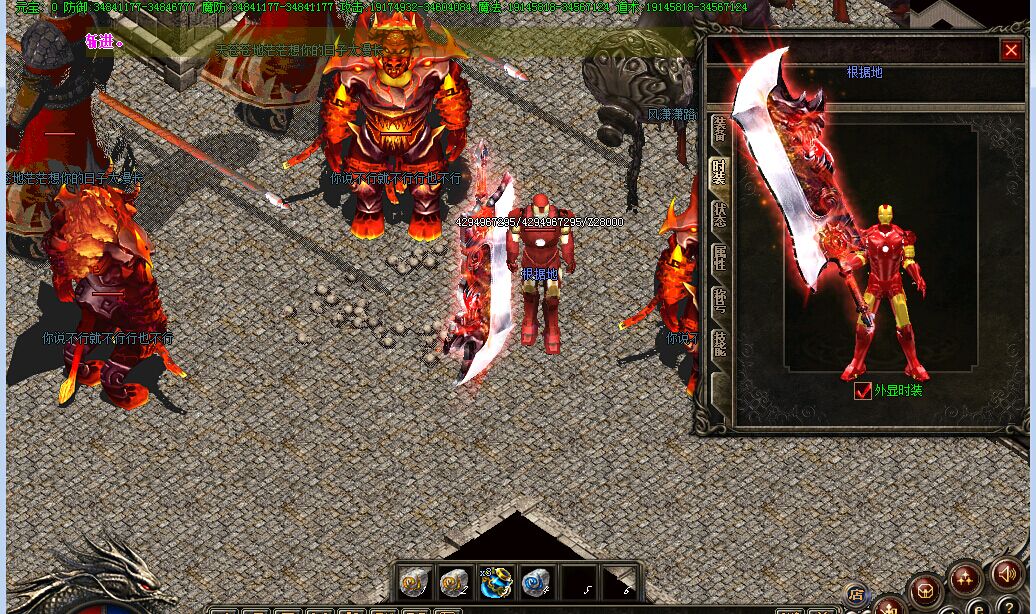Use the orange scroll in hotbar slot 1
The image size is (1036, 614).
coord(414,581)
